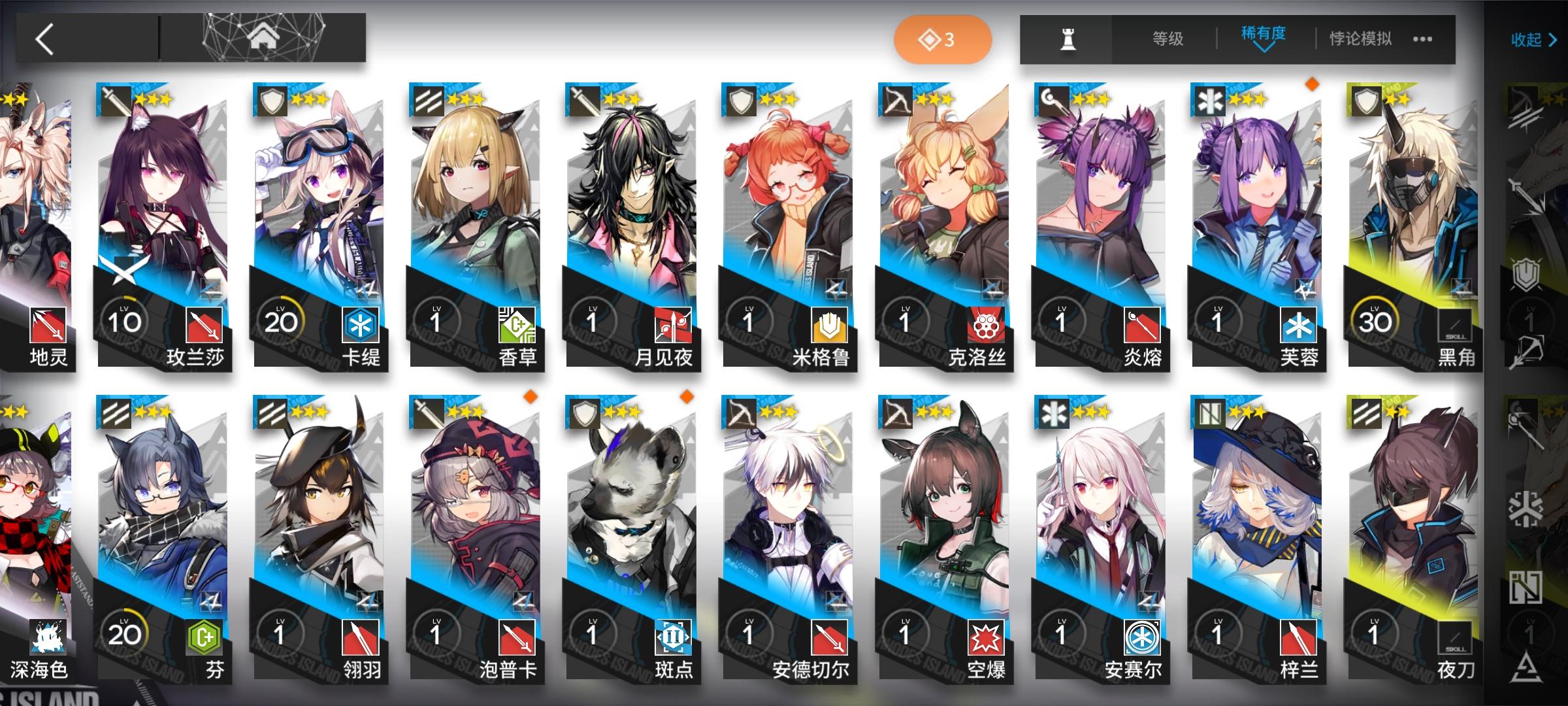
Task: Select the tower sorting icon beside 等级
Action: (x=1070, y=39)
